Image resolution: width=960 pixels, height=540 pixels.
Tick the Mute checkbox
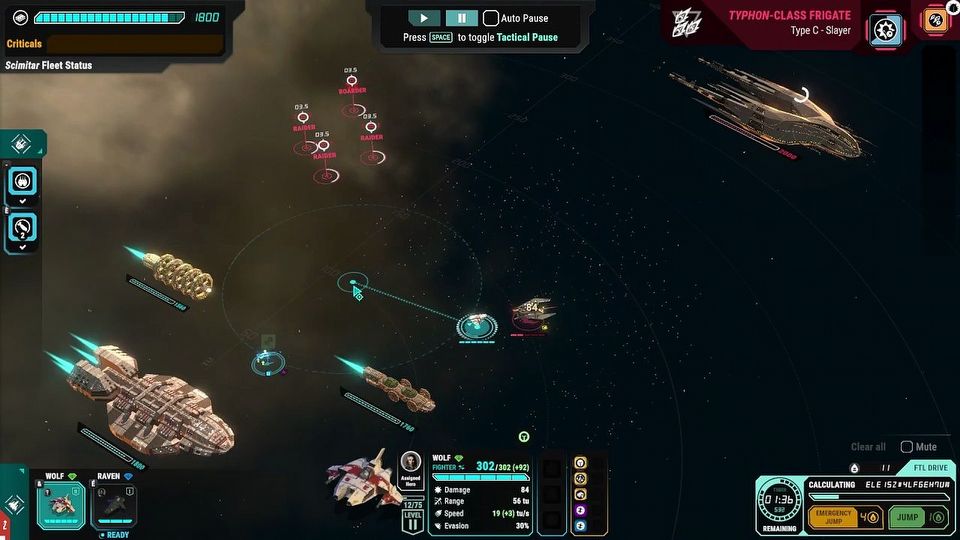click(907, 447)
